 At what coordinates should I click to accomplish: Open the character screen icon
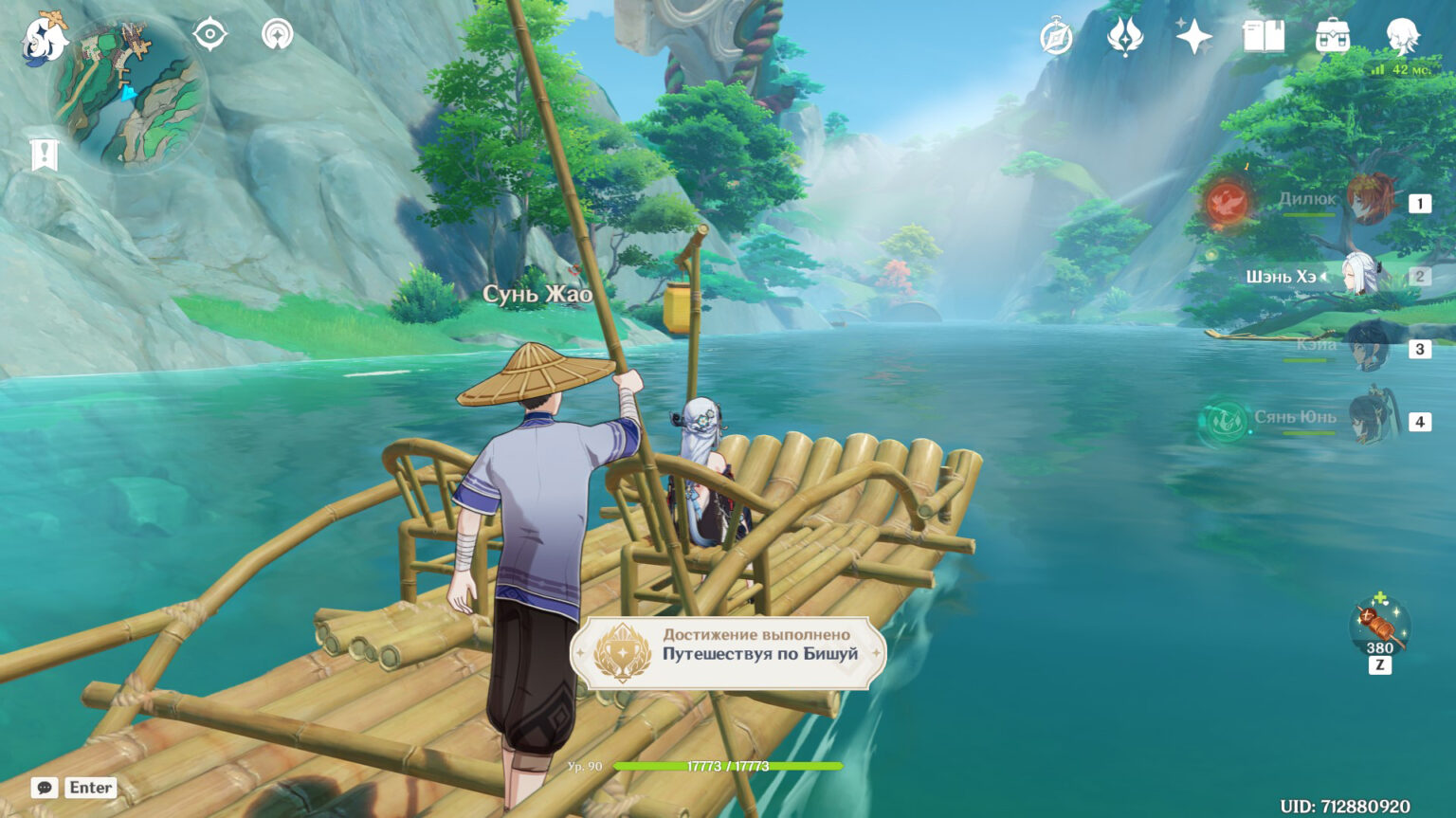point(1402,38)
